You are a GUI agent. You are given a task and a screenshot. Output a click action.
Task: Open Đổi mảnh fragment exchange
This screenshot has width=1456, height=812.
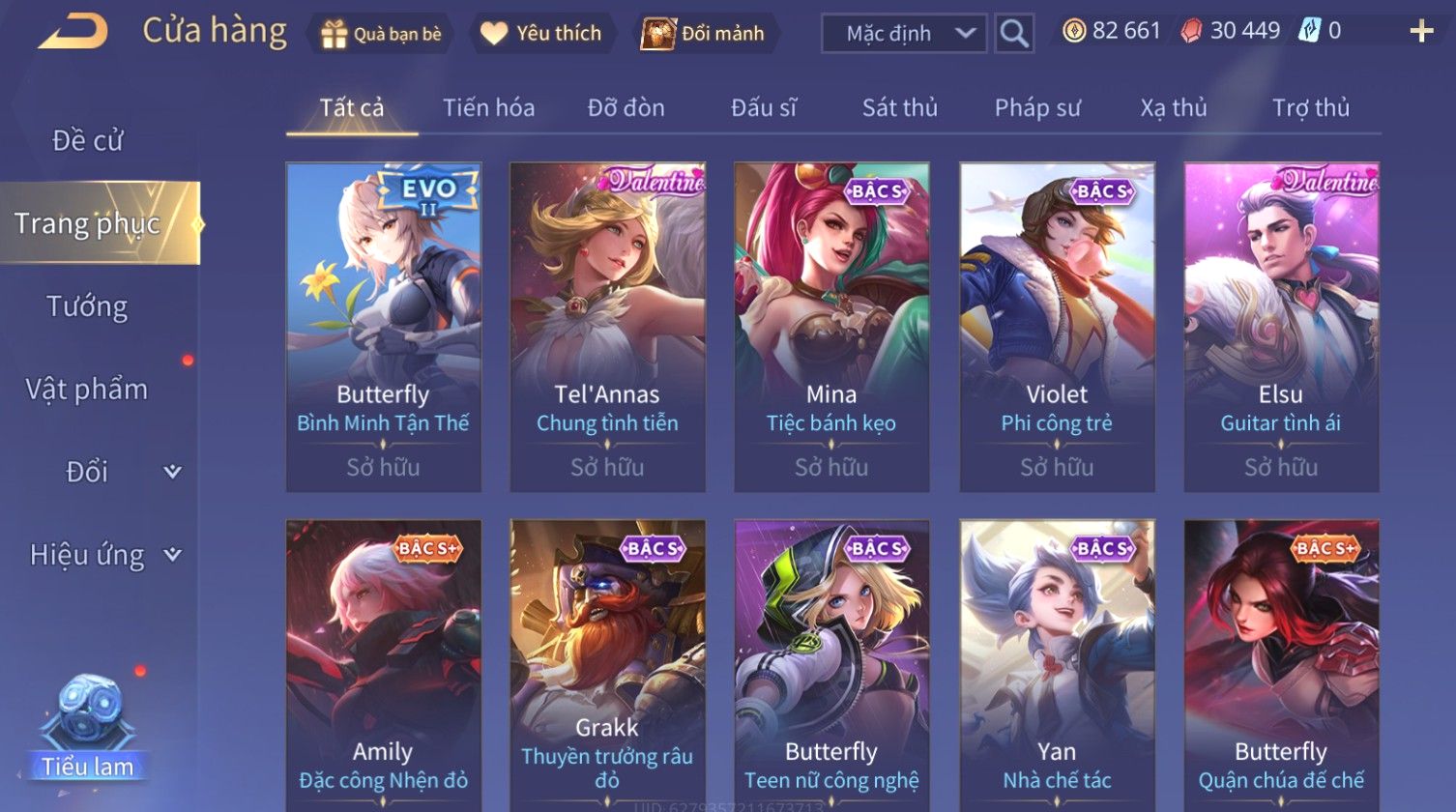coord(704,34)
